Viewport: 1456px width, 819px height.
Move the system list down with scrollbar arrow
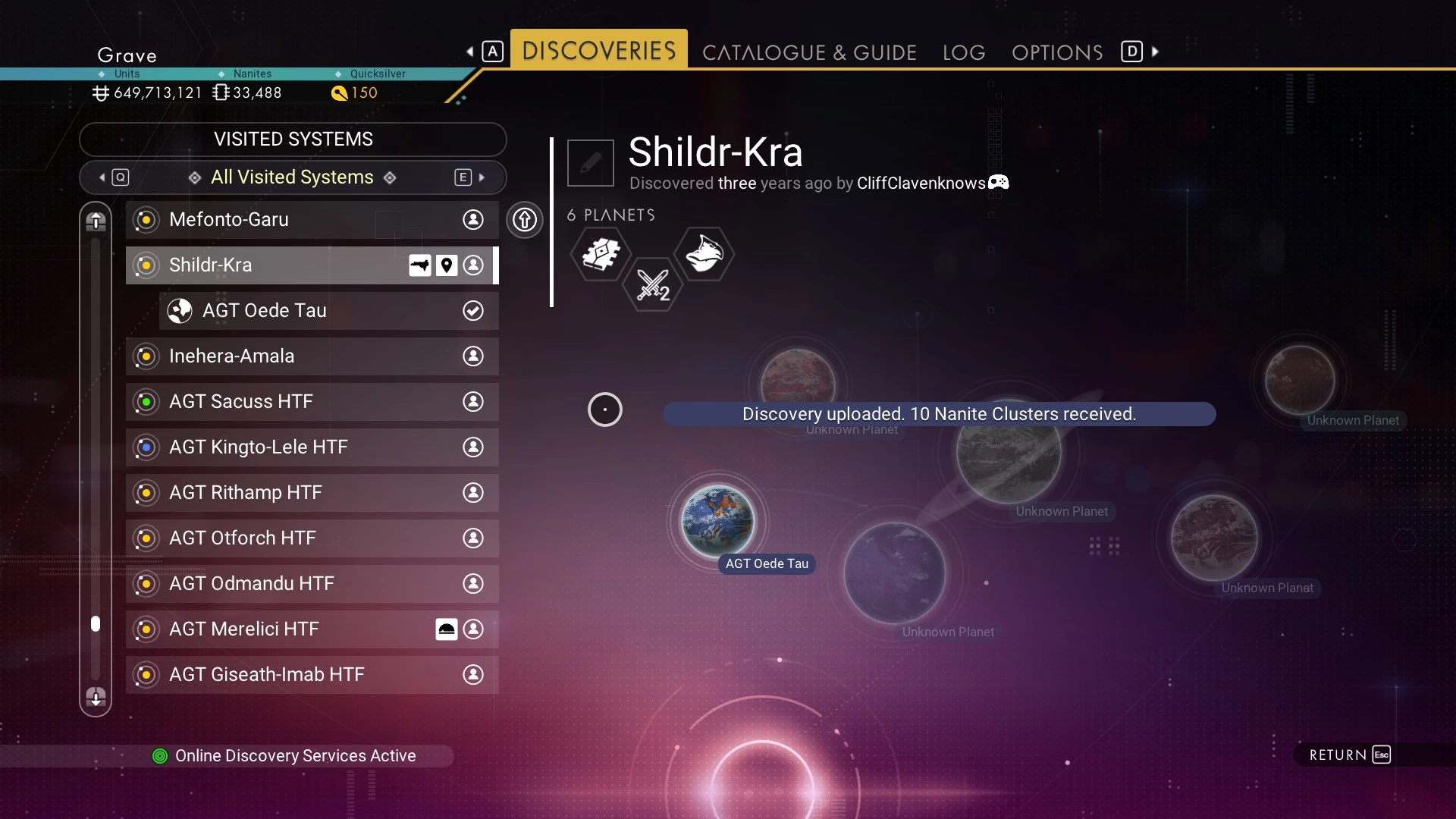(x=96, y=697)
